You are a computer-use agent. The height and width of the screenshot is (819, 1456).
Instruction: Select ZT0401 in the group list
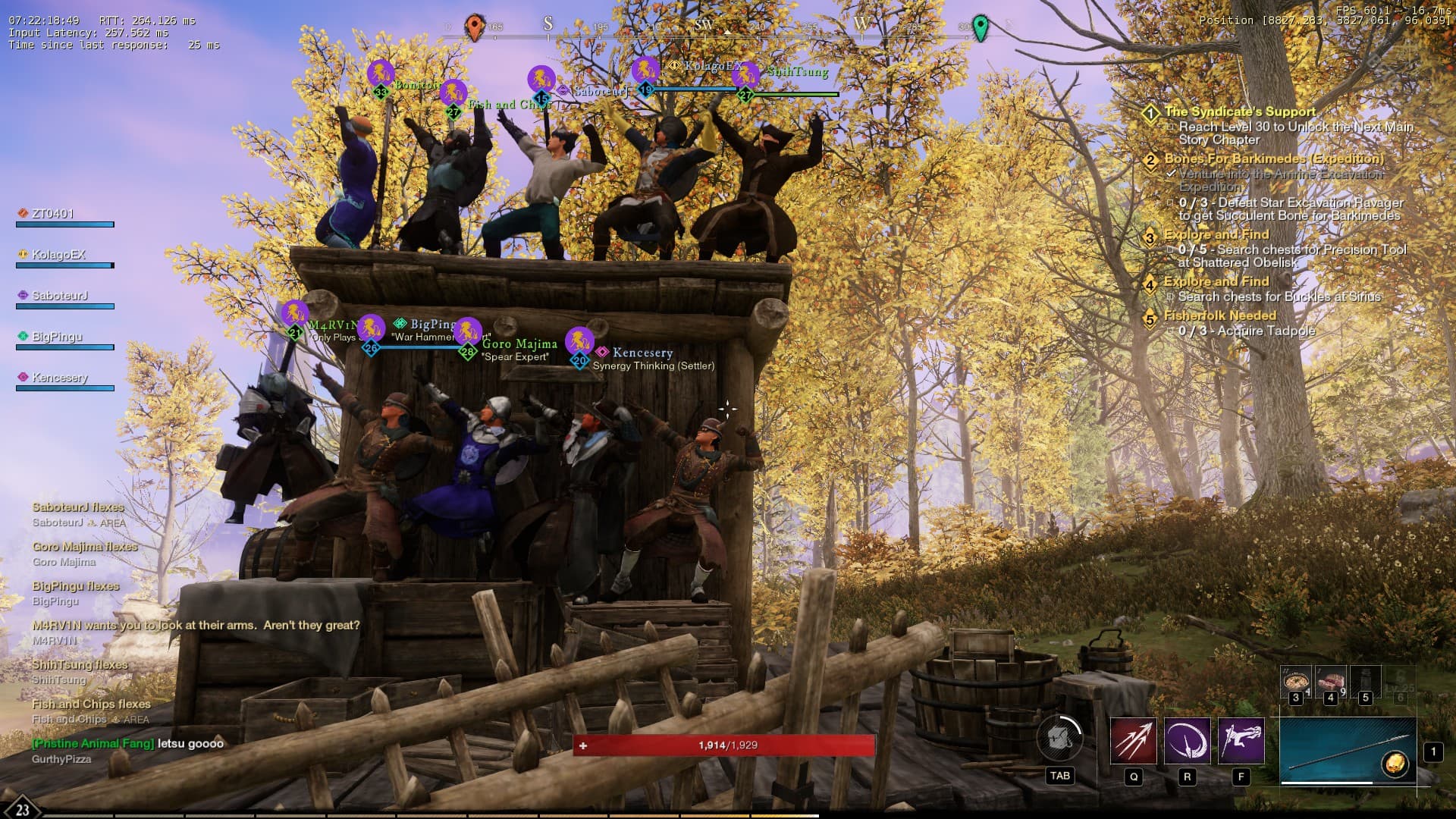(53, 214)
